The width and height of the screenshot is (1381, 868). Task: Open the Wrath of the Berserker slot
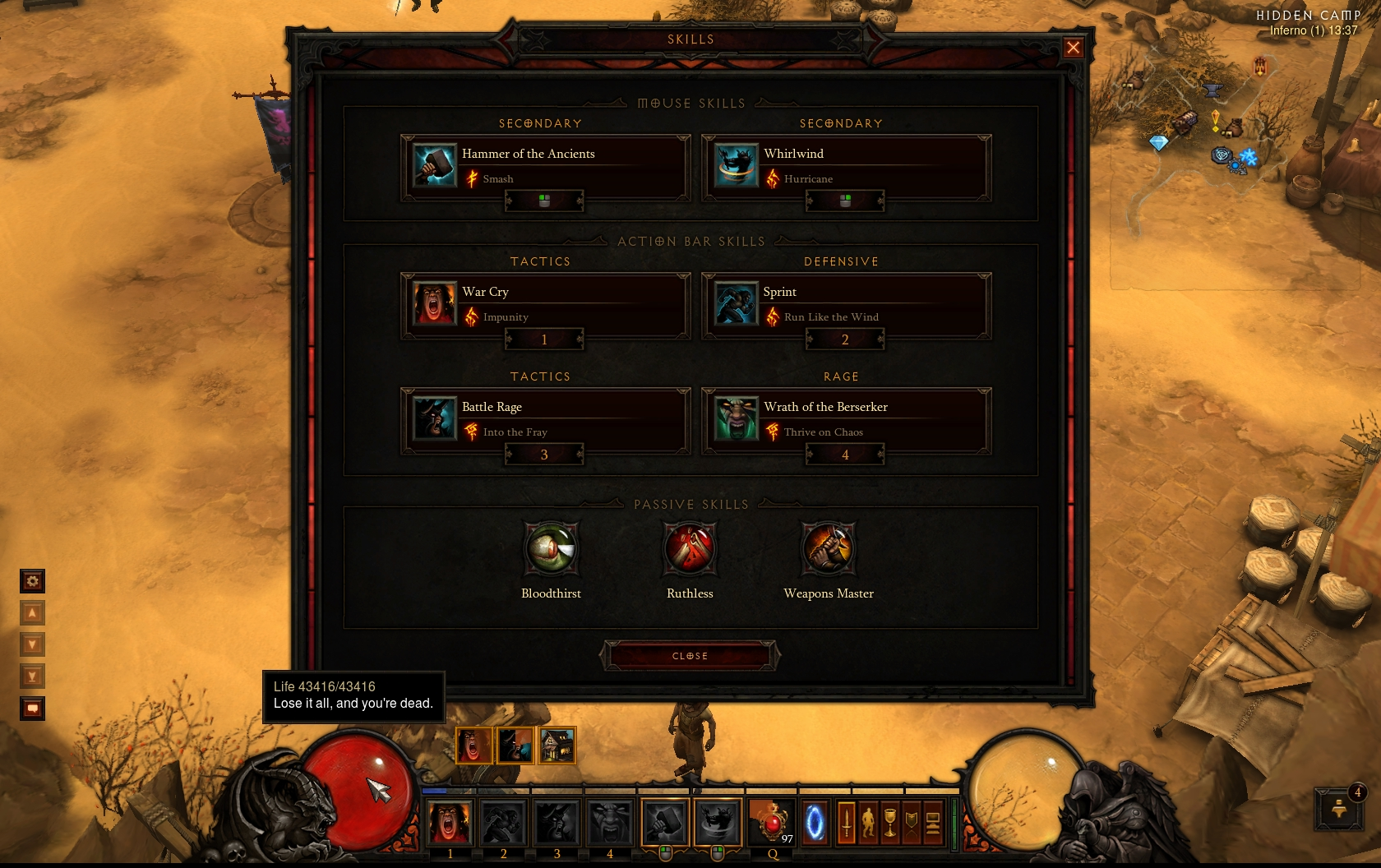845,420
